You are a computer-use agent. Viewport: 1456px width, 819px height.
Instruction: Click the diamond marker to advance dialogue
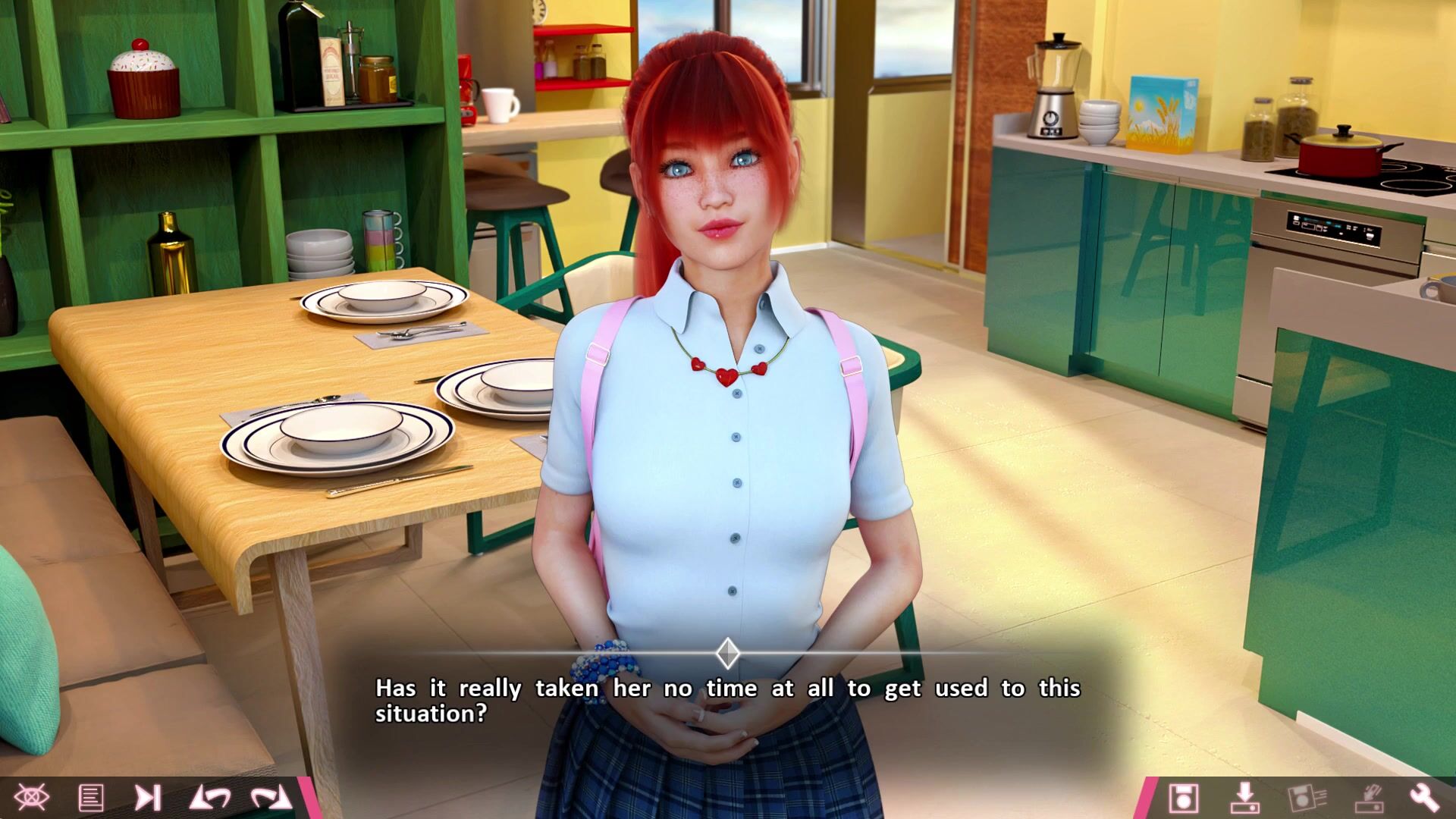coord(728,653)
